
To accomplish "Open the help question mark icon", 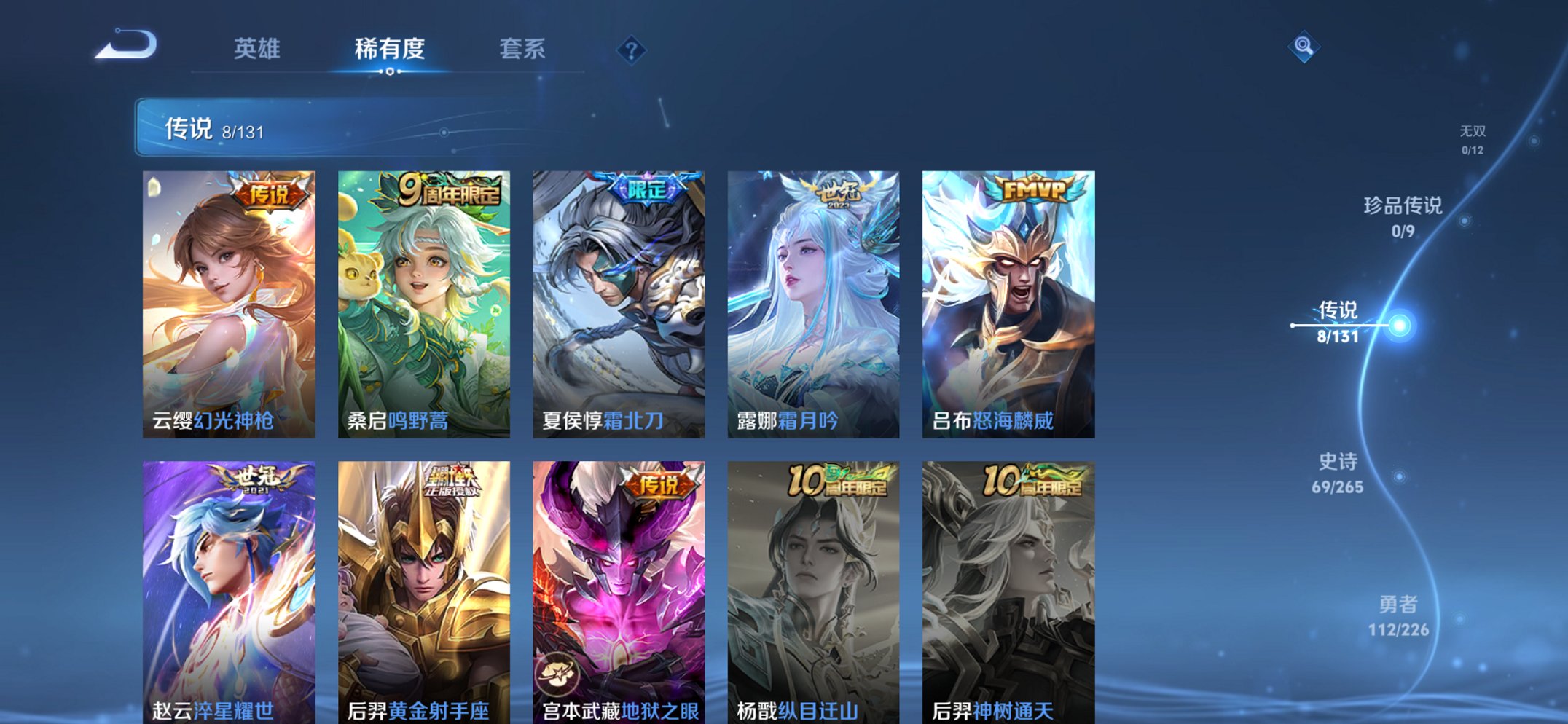I will 632,49.
